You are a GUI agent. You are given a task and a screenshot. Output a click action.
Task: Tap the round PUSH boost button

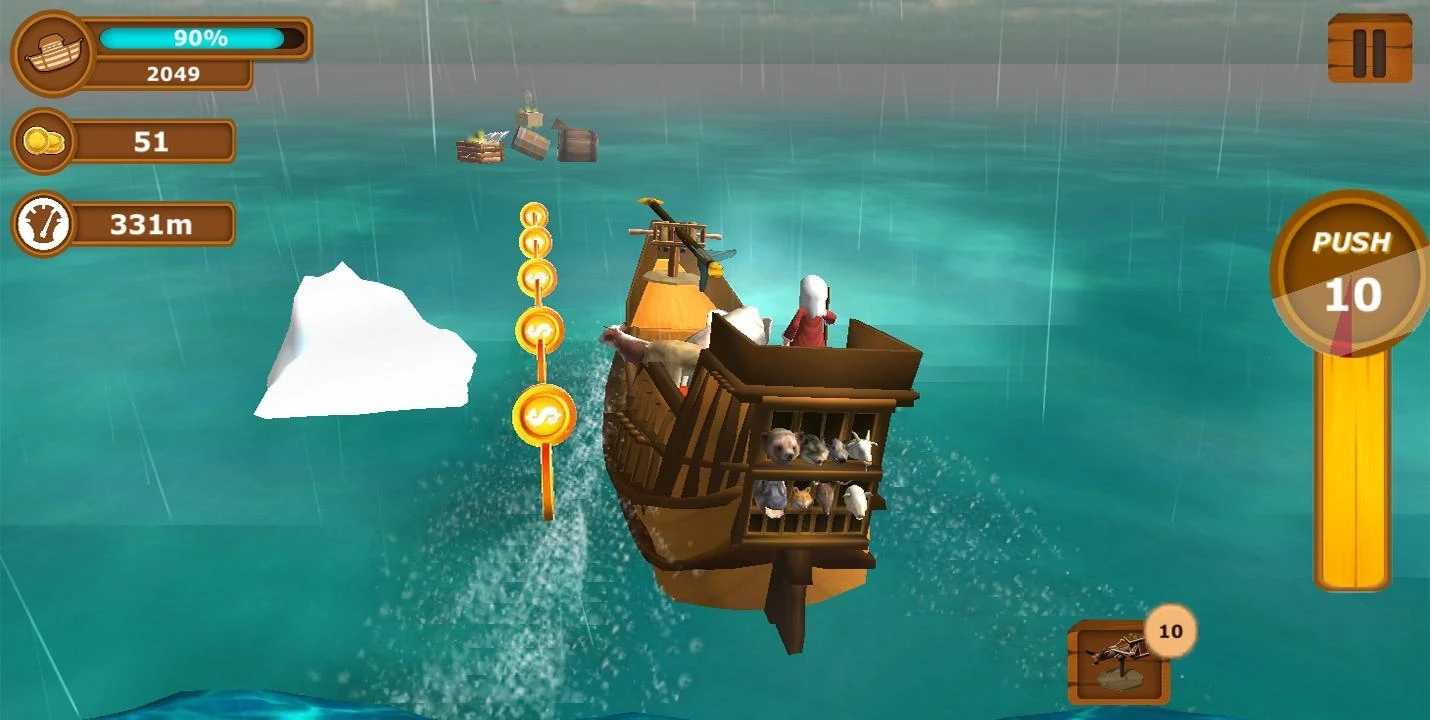pyautogui.click(x=1351, y=272)
